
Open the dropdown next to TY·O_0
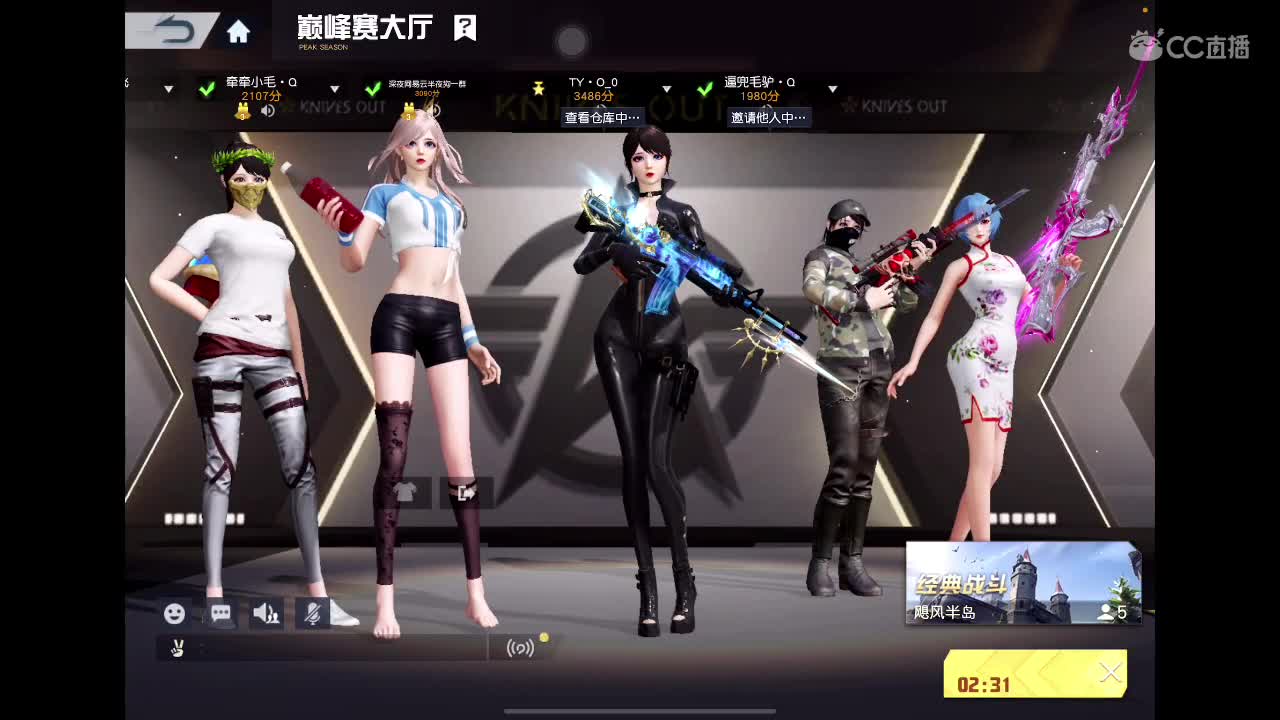[x=665, y=88]
